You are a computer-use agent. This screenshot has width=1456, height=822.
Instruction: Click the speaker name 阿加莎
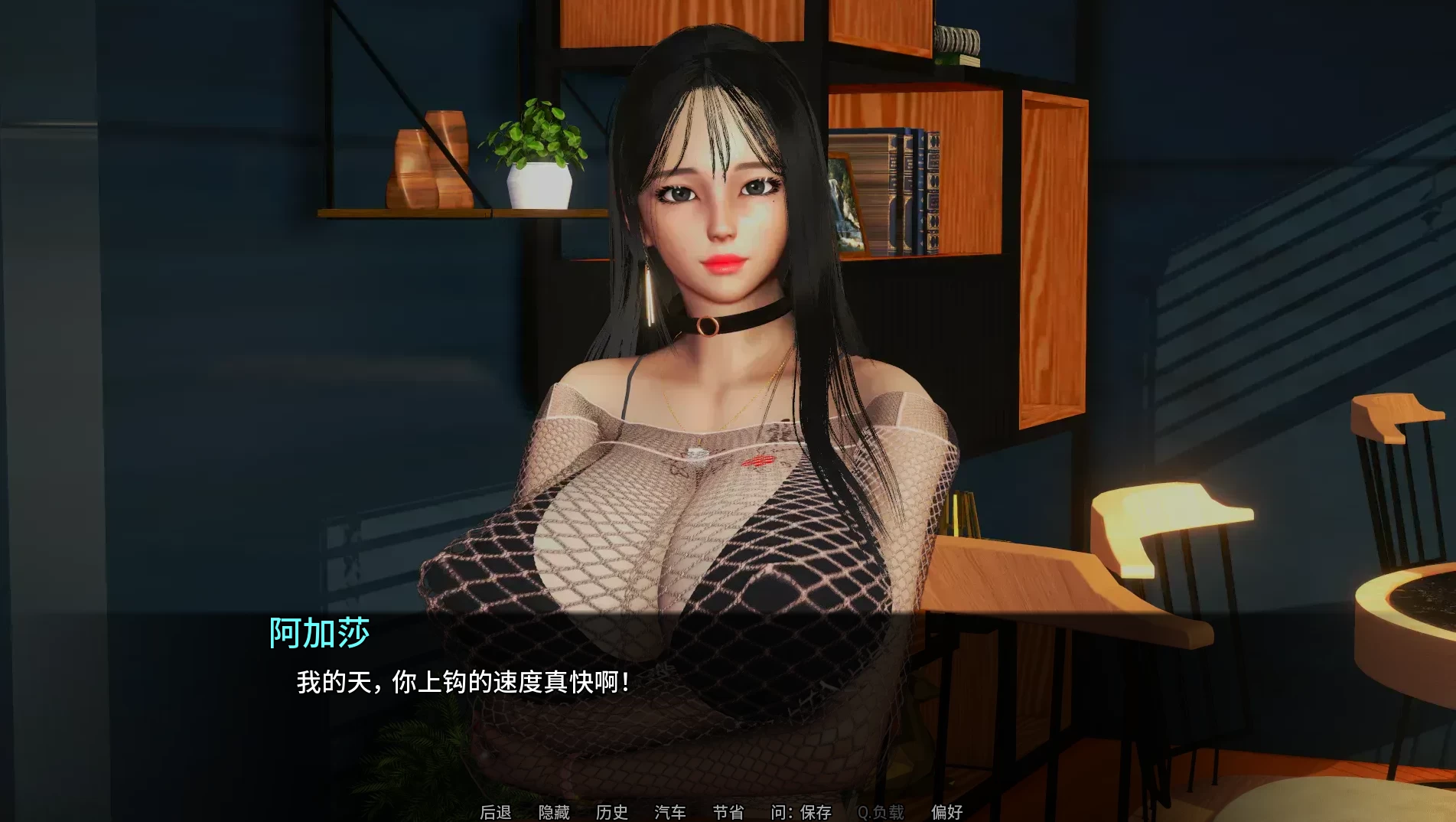pyautogui.click(x=321, y=632)
